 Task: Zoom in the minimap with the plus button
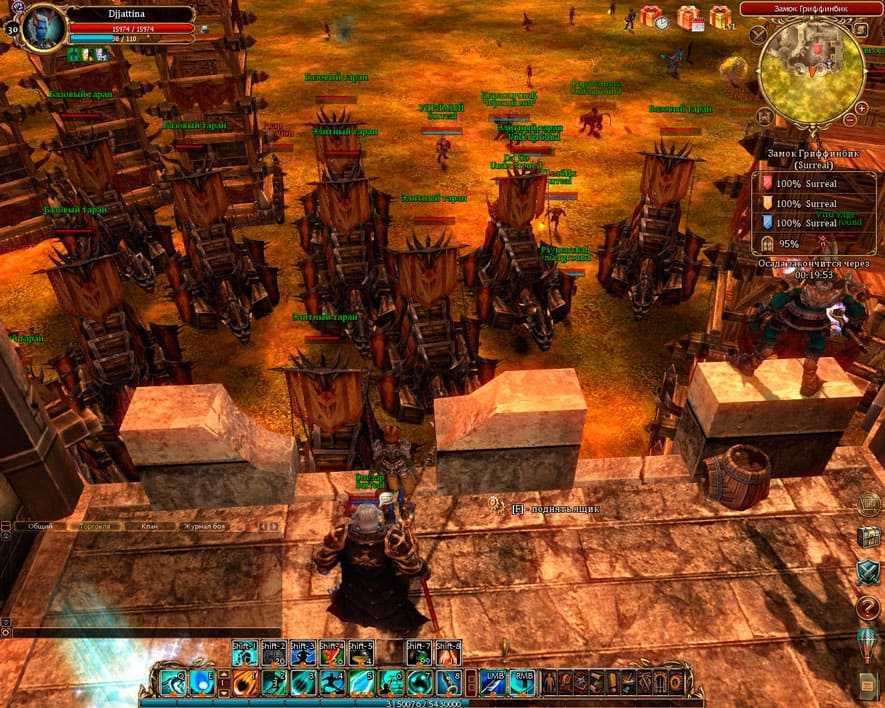(x=862, y=107)
